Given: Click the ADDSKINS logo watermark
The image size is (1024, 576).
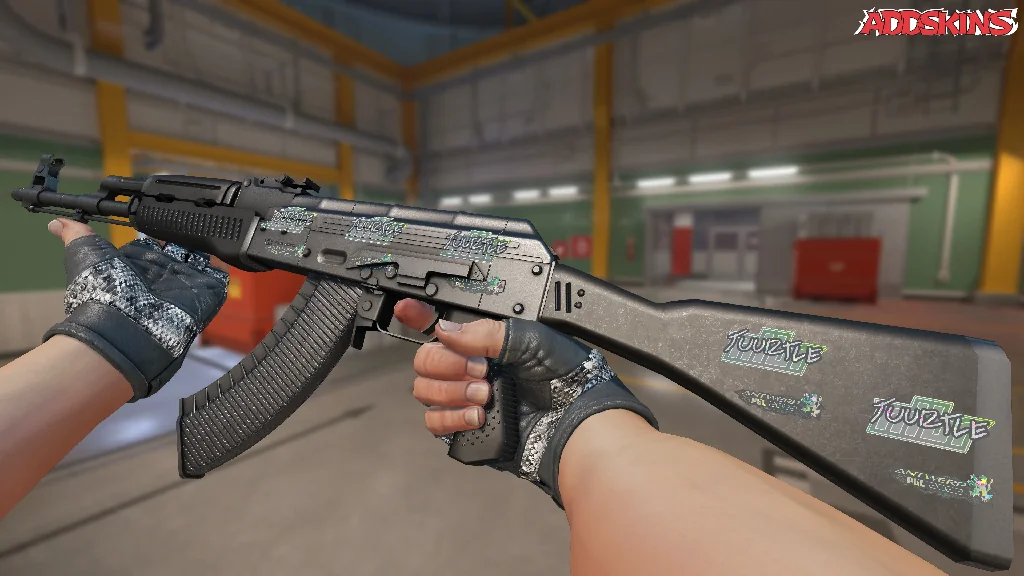Looking at the screenshot, I should click(936, 22).
